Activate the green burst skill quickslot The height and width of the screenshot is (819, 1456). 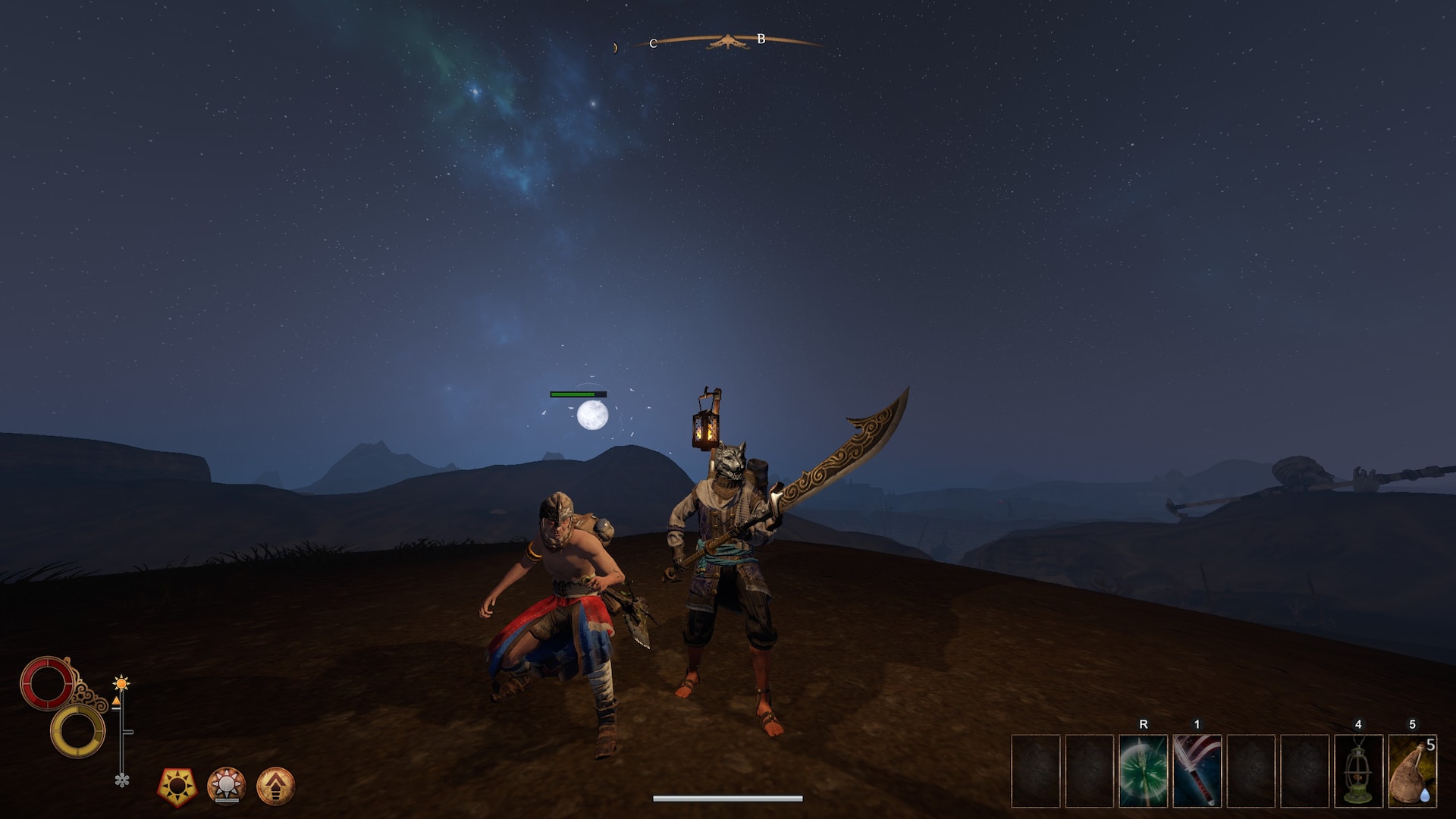1143,770
